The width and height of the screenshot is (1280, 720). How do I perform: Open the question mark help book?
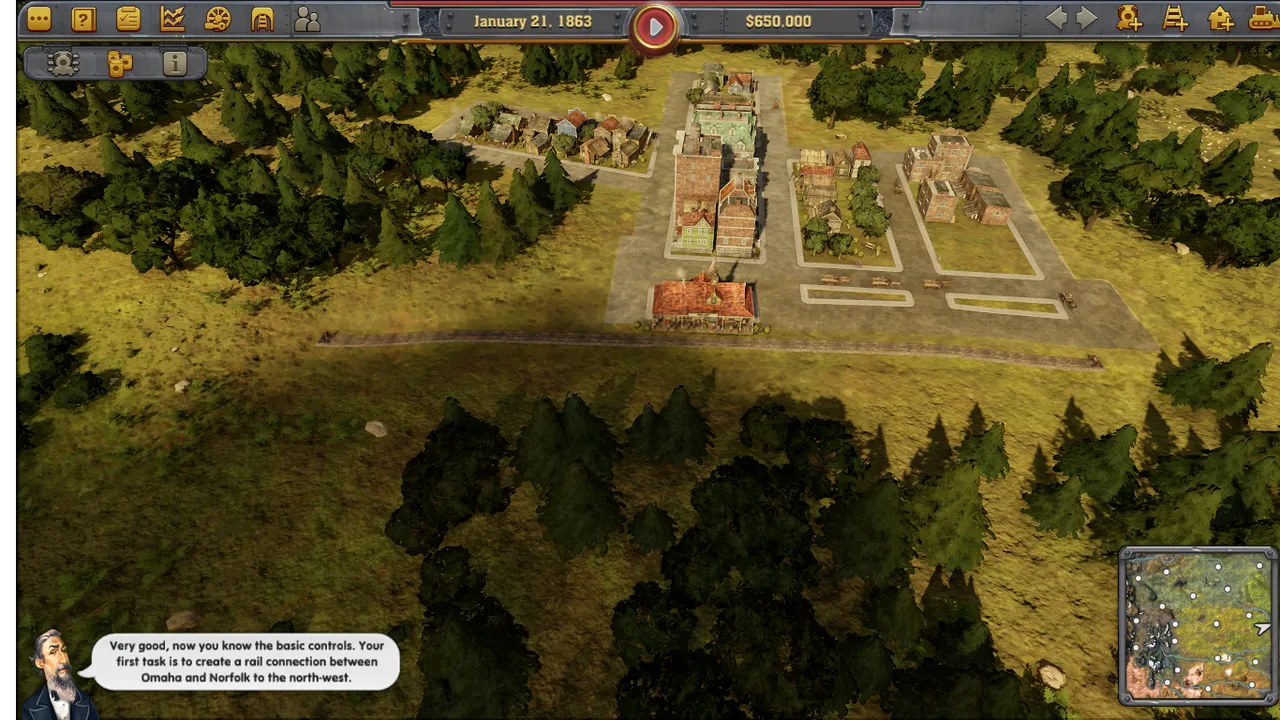click(x=84, y=19)
